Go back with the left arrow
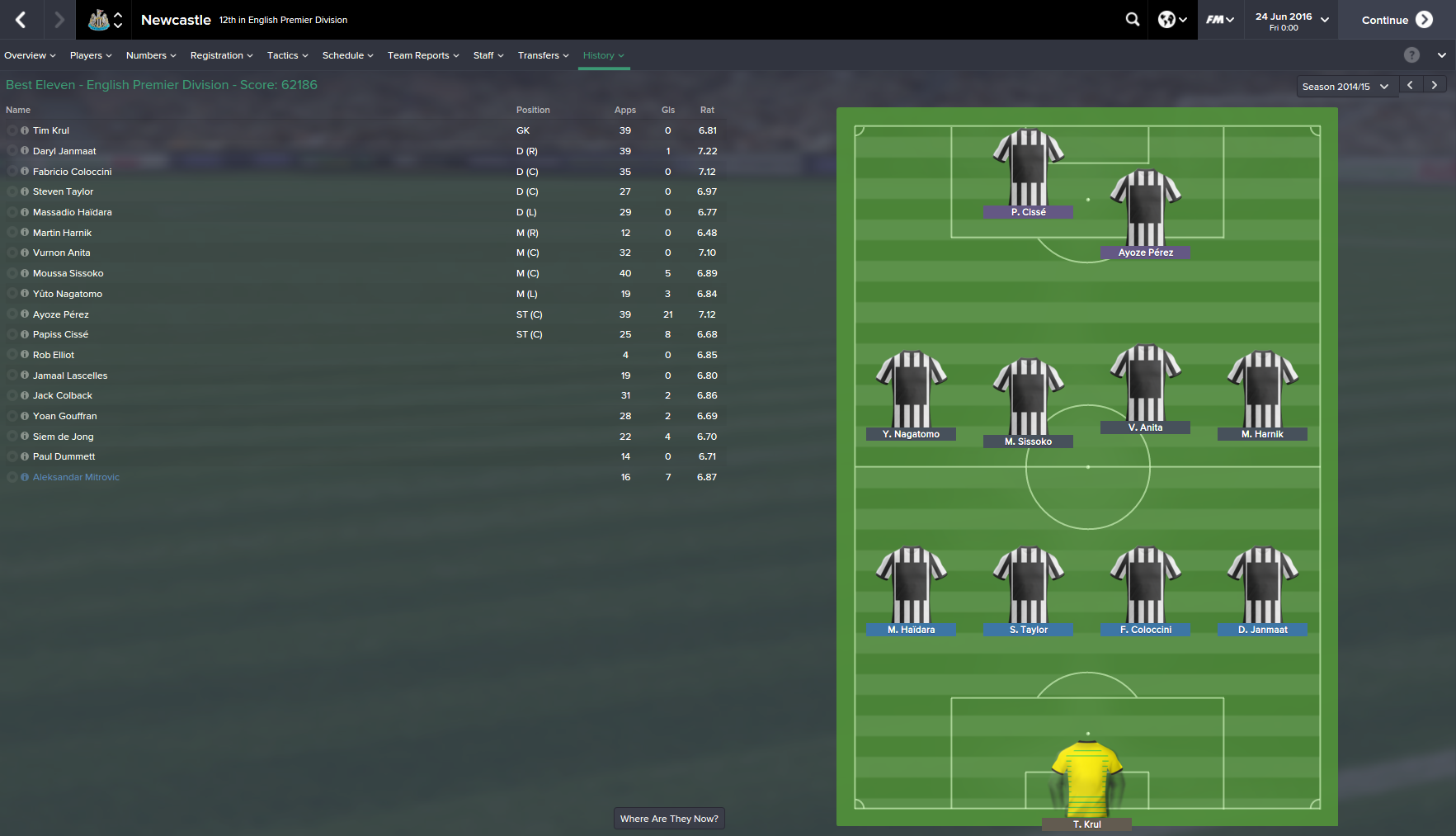The height and width of the screenshot is (836, 1456). [x=21, y=20]
